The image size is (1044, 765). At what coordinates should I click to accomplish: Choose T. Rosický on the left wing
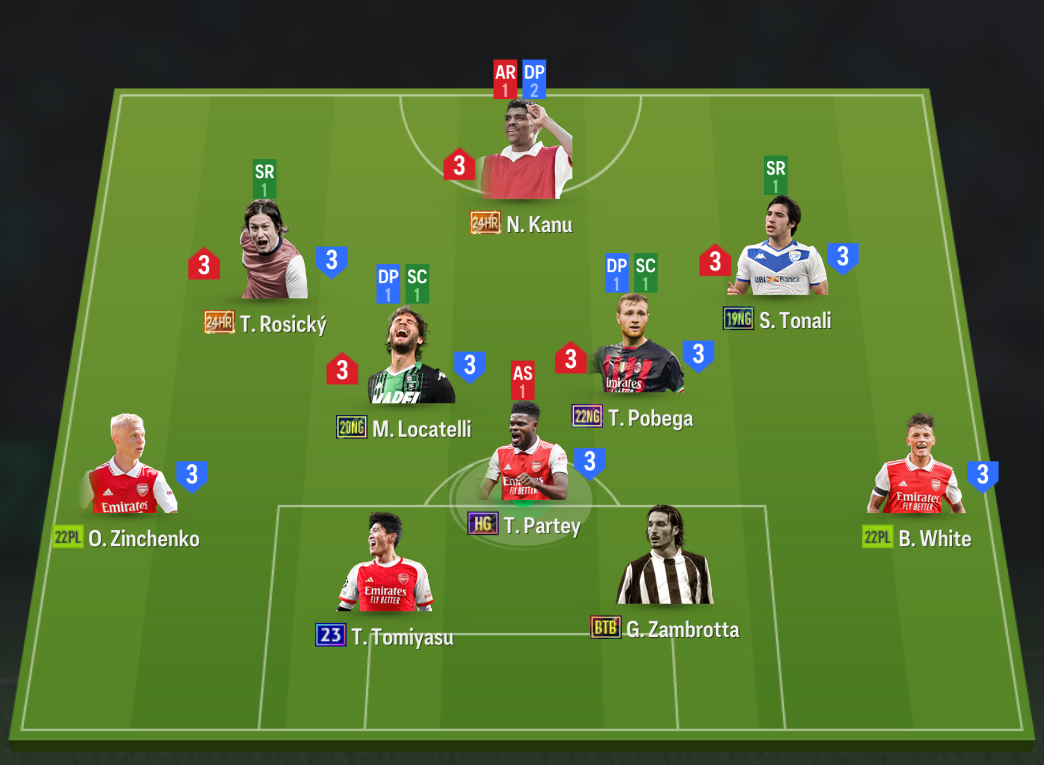pos(273,254)
